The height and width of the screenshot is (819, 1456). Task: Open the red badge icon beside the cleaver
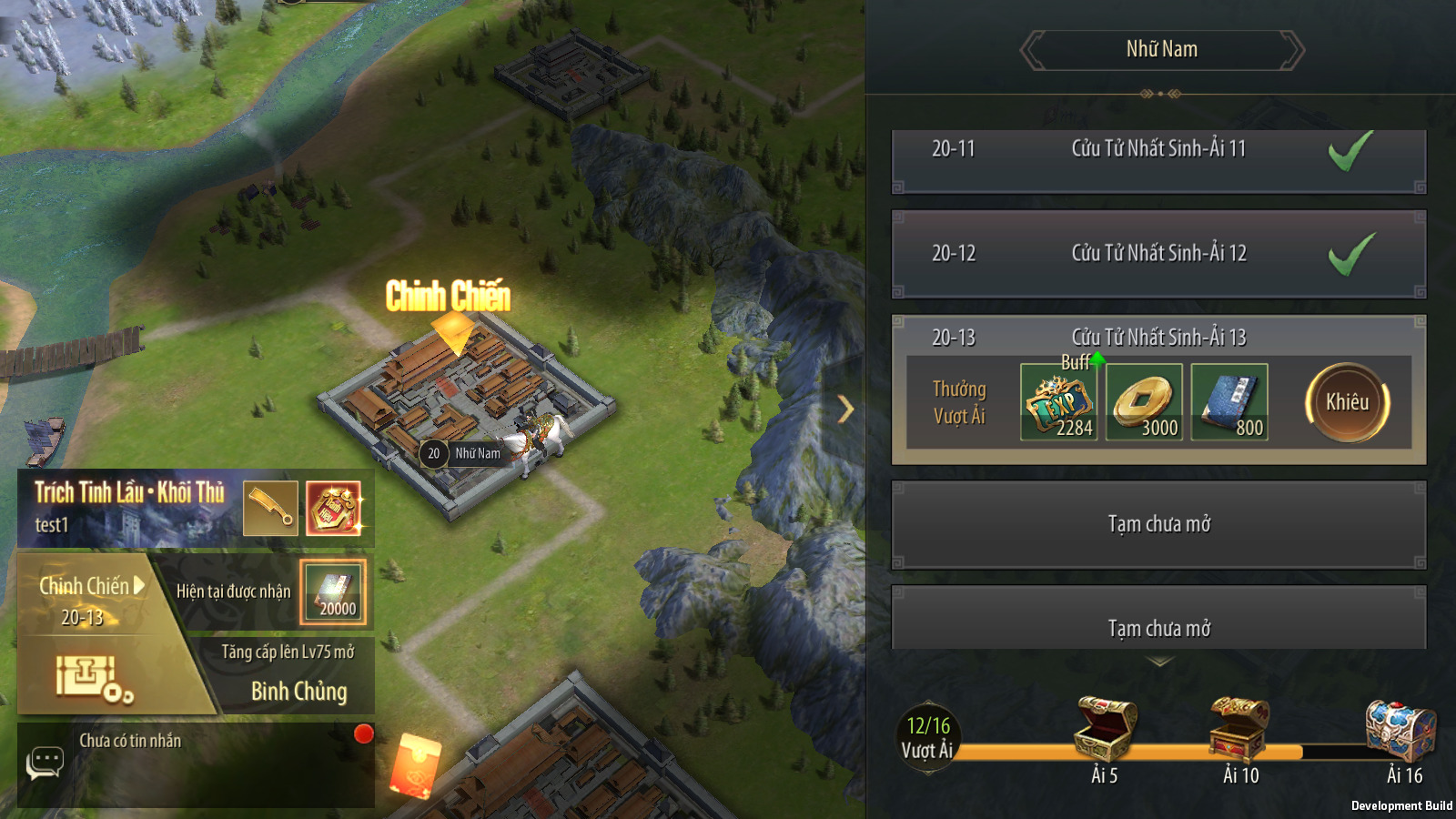click(x=333, y=508)
